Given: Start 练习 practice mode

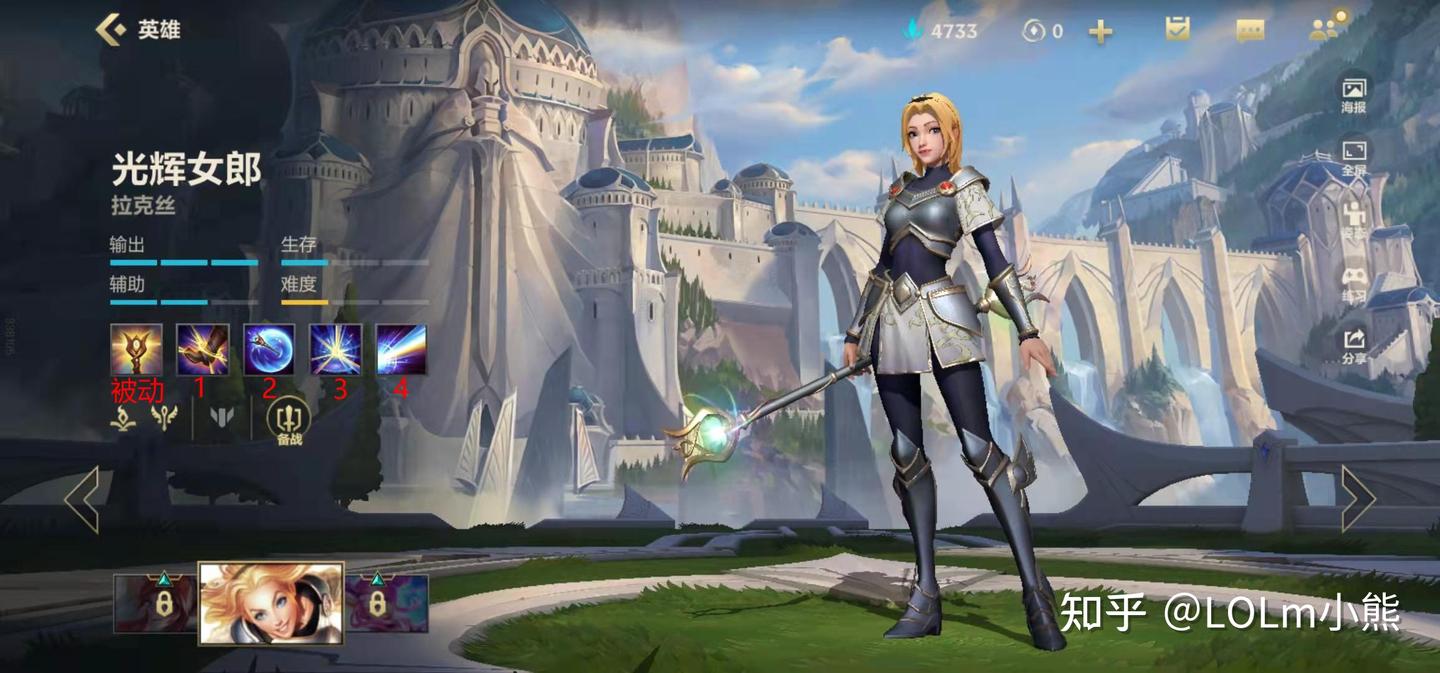Looking at the screenshot, I should coord(1354,282).
